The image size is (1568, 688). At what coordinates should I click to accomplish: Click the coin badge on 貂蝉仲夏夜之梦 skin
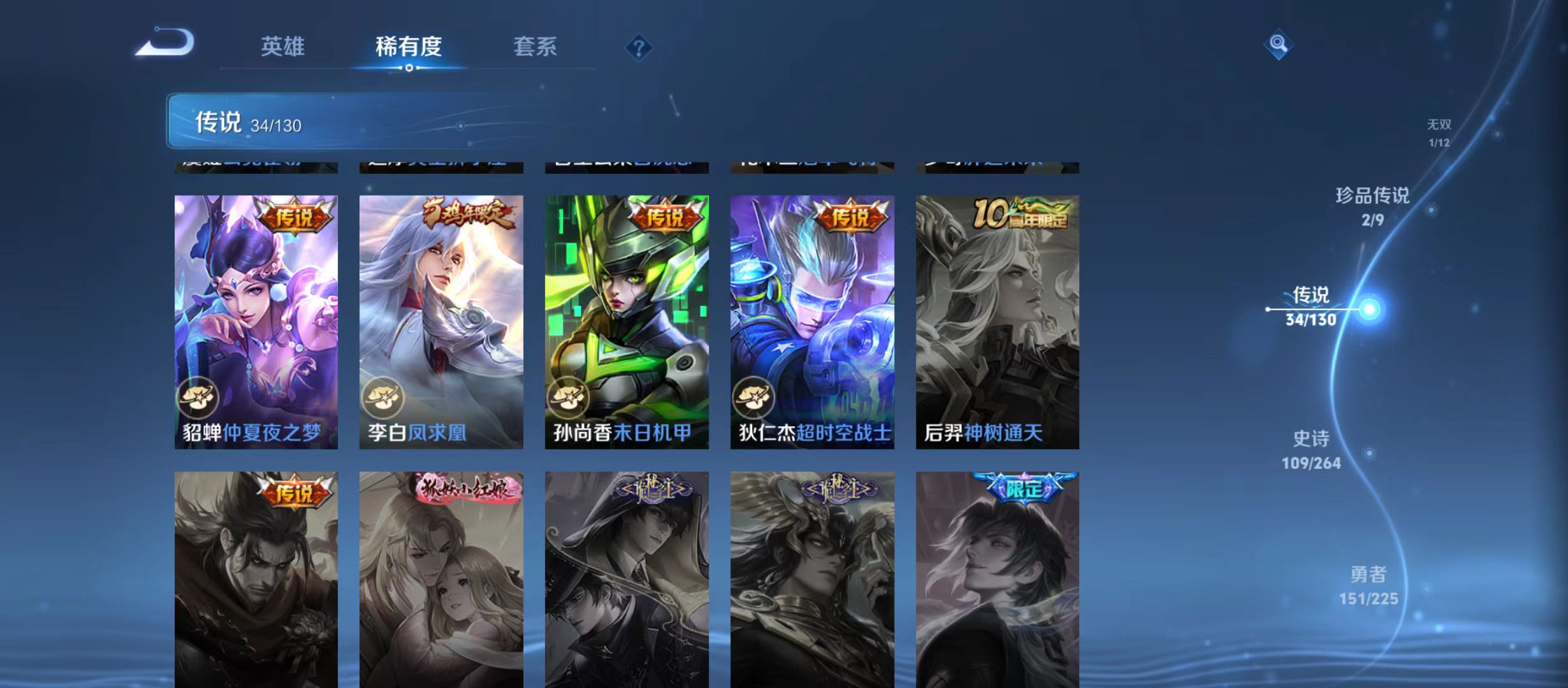[200, 397]
